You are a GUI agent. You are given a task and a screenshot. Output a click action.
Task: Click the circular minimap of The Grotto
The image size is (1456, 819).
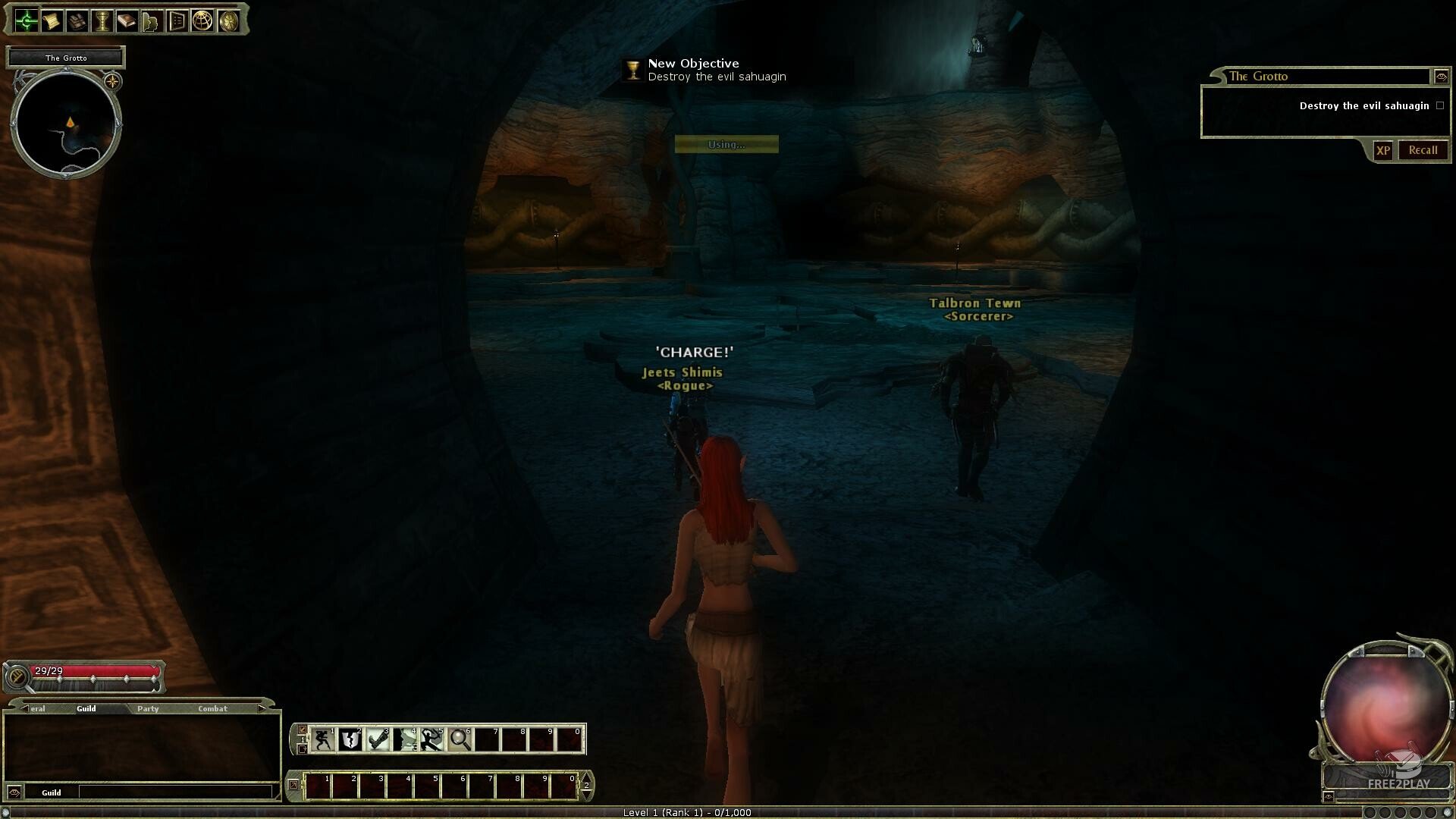[66, 124]
